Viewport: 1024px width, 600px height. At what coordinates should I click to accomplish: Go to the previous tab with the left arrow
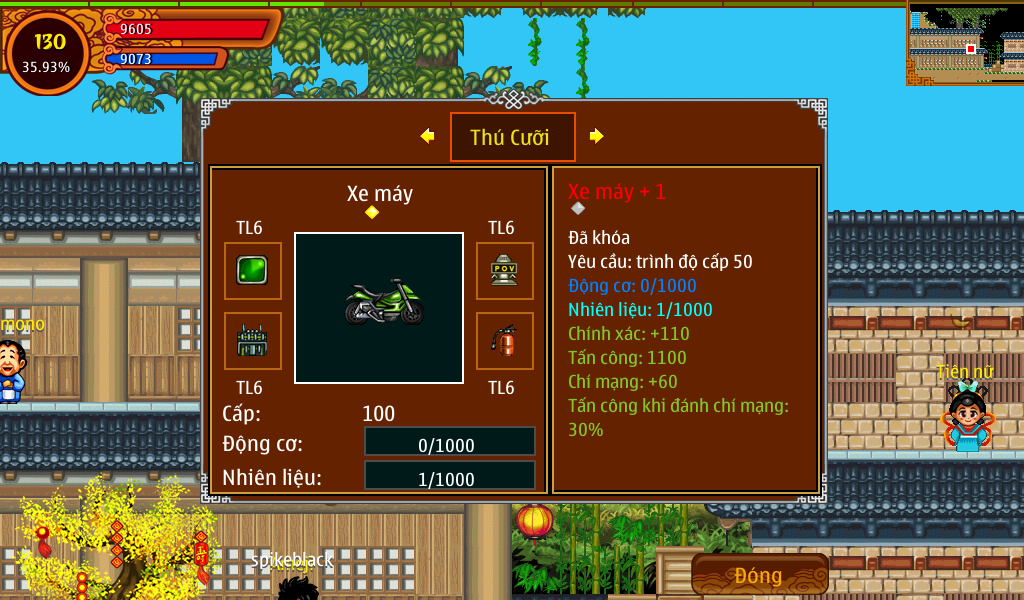point(427,136)
